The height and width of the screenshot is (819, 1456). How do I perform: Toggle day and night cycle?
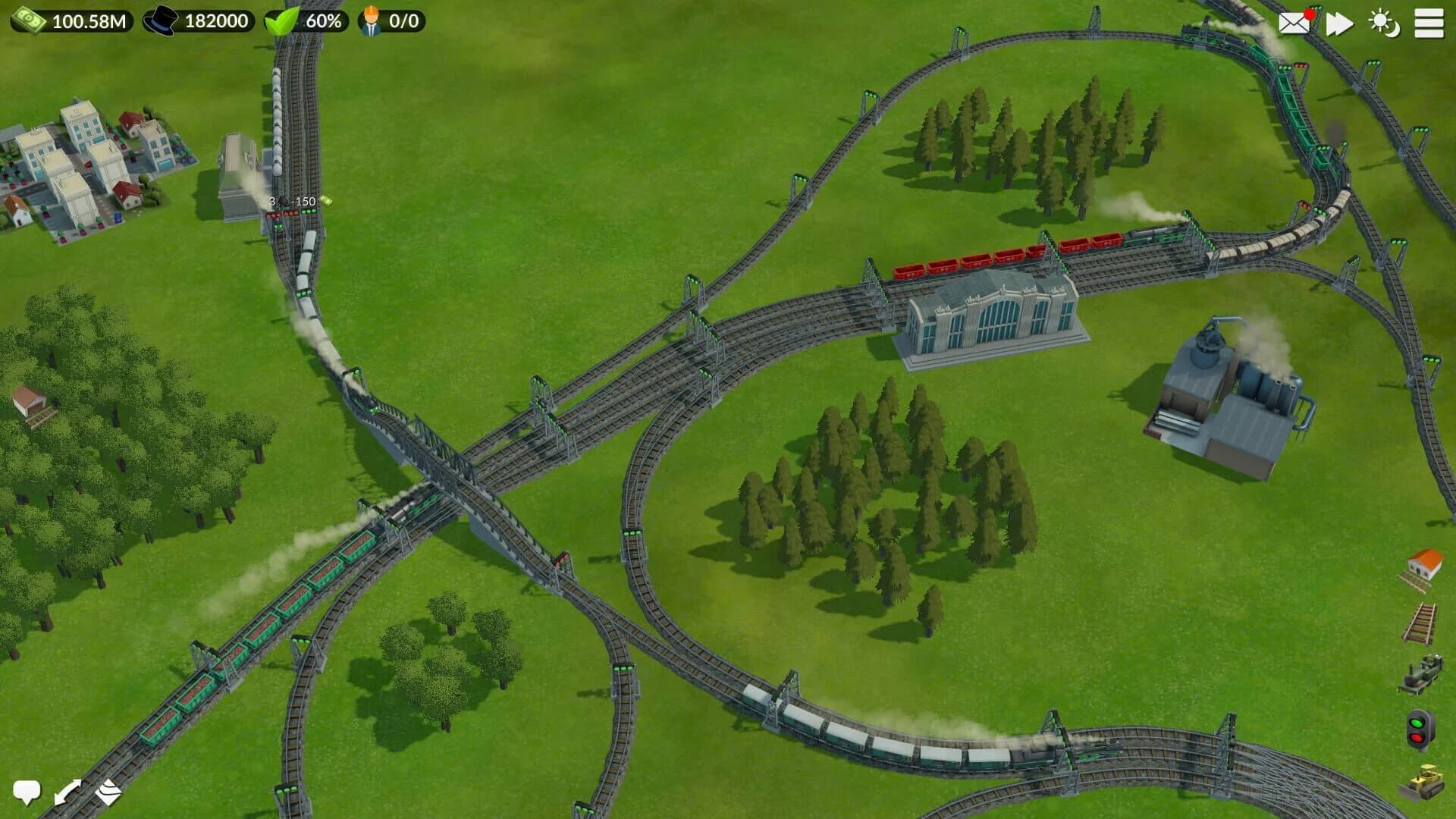tap(1385, 24)
